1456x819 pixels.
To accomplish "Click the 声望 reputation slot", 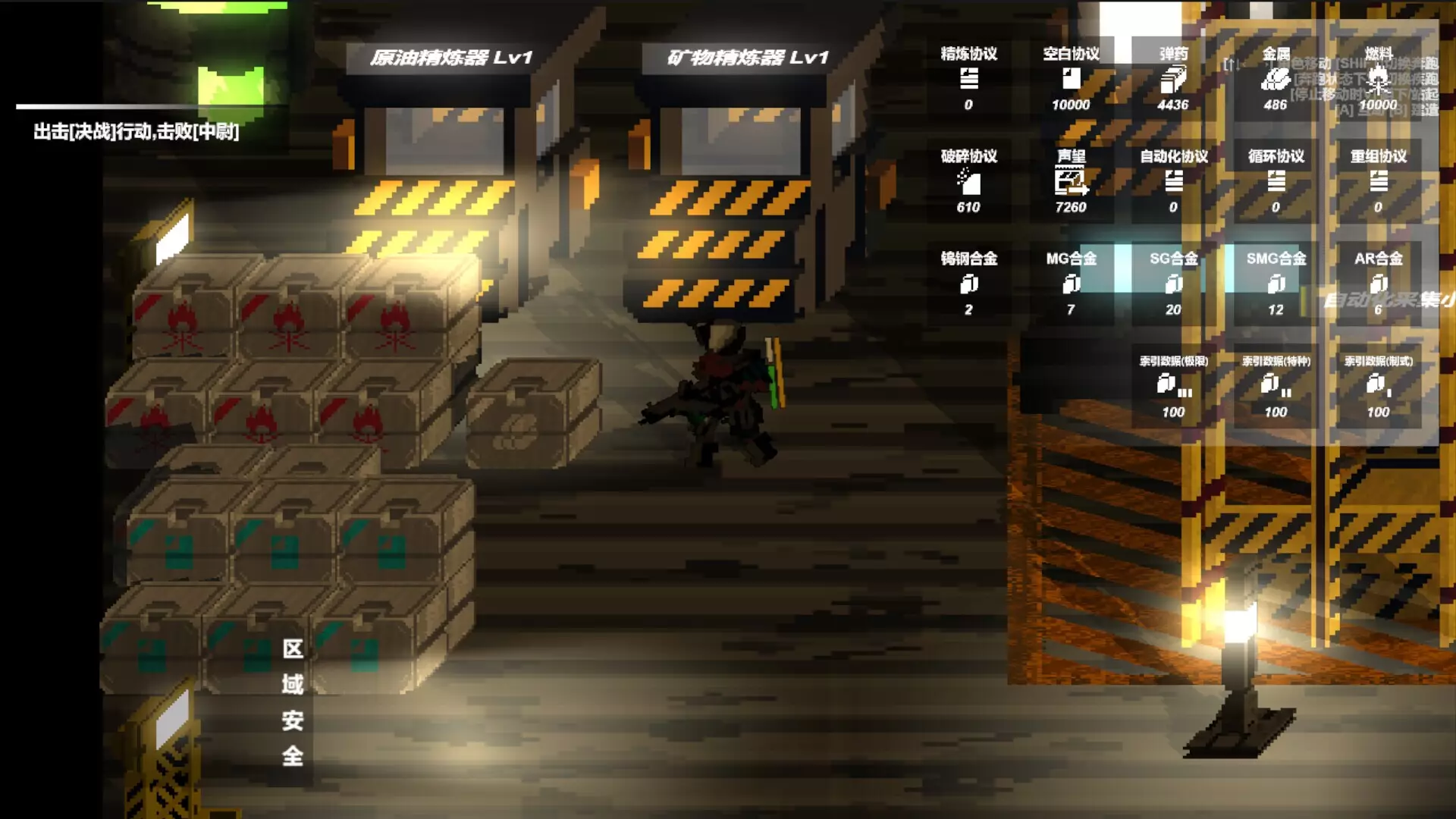I will coord(1071,181).
